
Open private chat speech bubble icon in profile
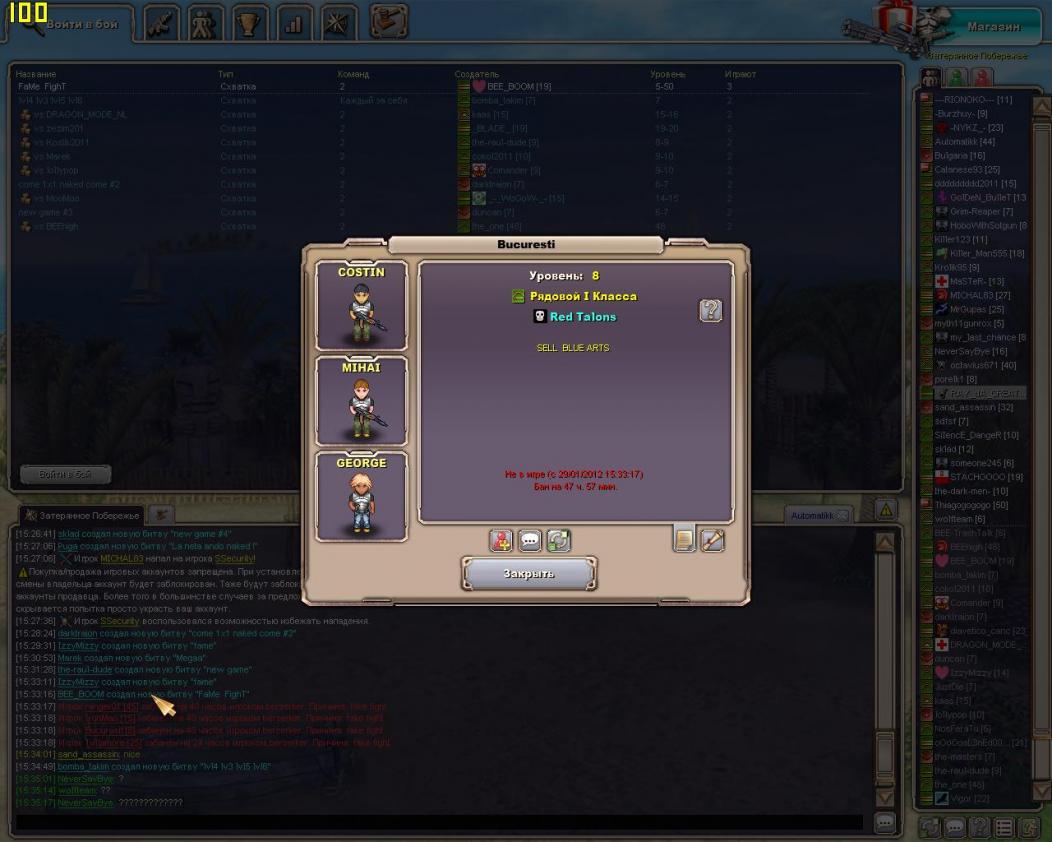point(530,541)
